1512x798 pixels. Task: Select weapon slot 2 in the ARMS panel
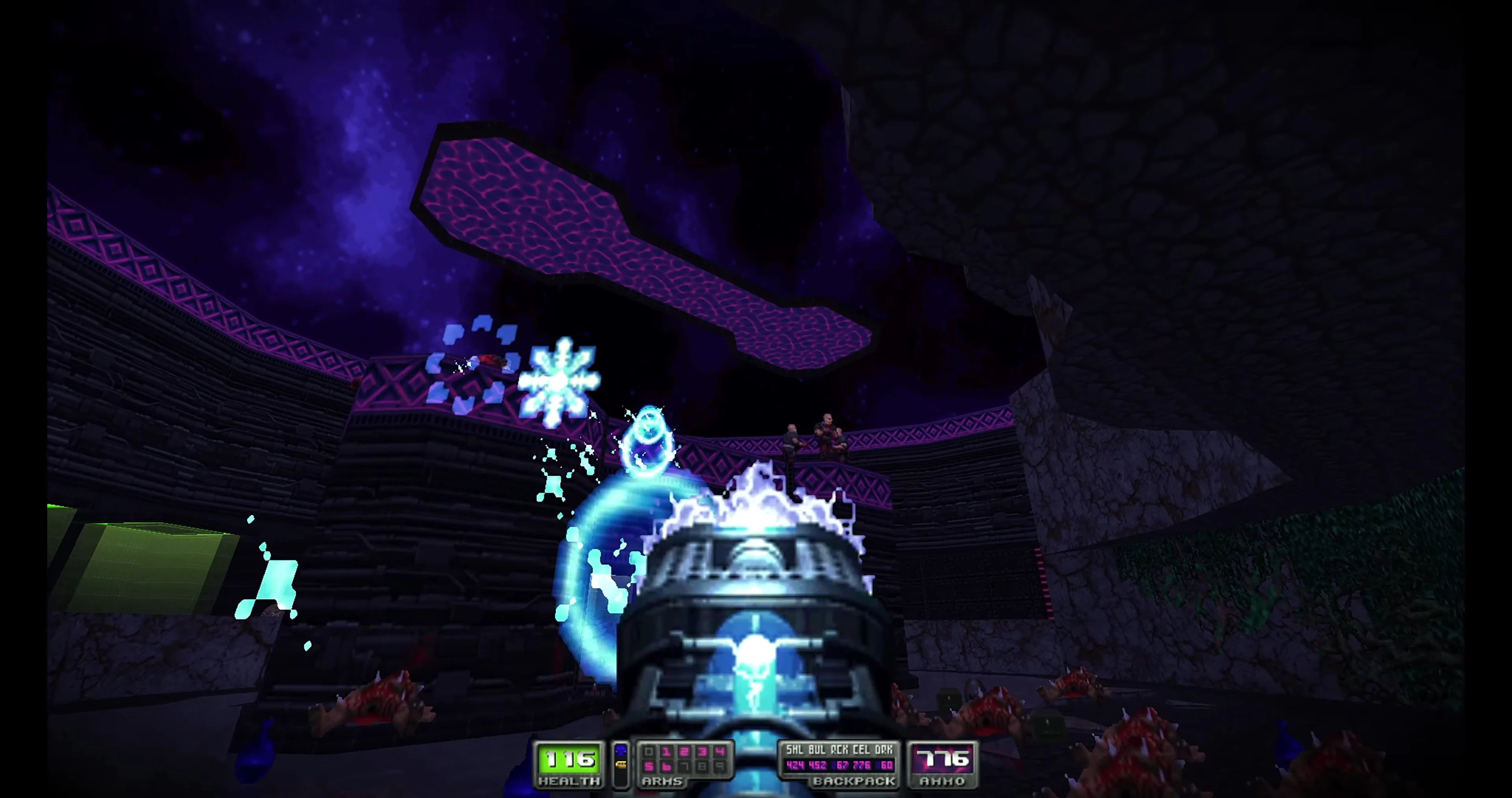tap(683, 752)
